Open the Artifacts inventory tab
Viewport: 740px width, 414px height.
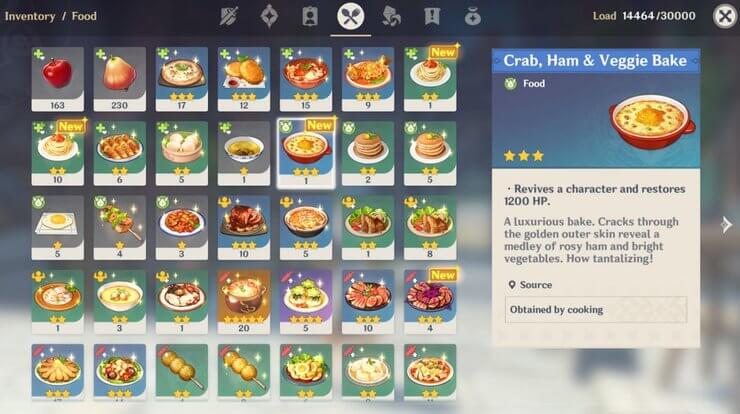[x=268, y=16]
